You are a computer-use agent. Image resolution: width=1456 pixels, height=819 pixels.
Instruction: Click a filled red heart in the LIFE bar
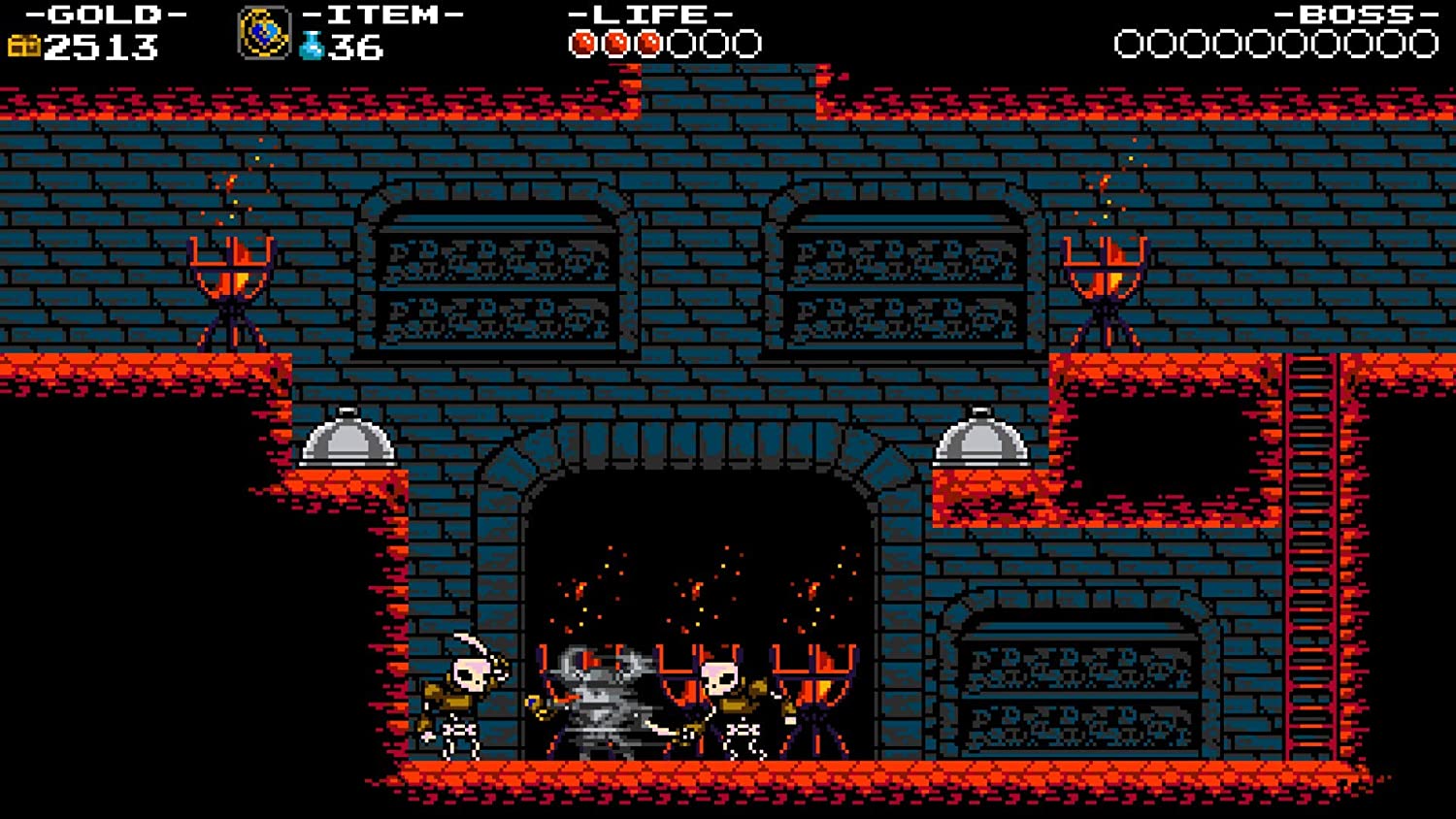(617, 41)
